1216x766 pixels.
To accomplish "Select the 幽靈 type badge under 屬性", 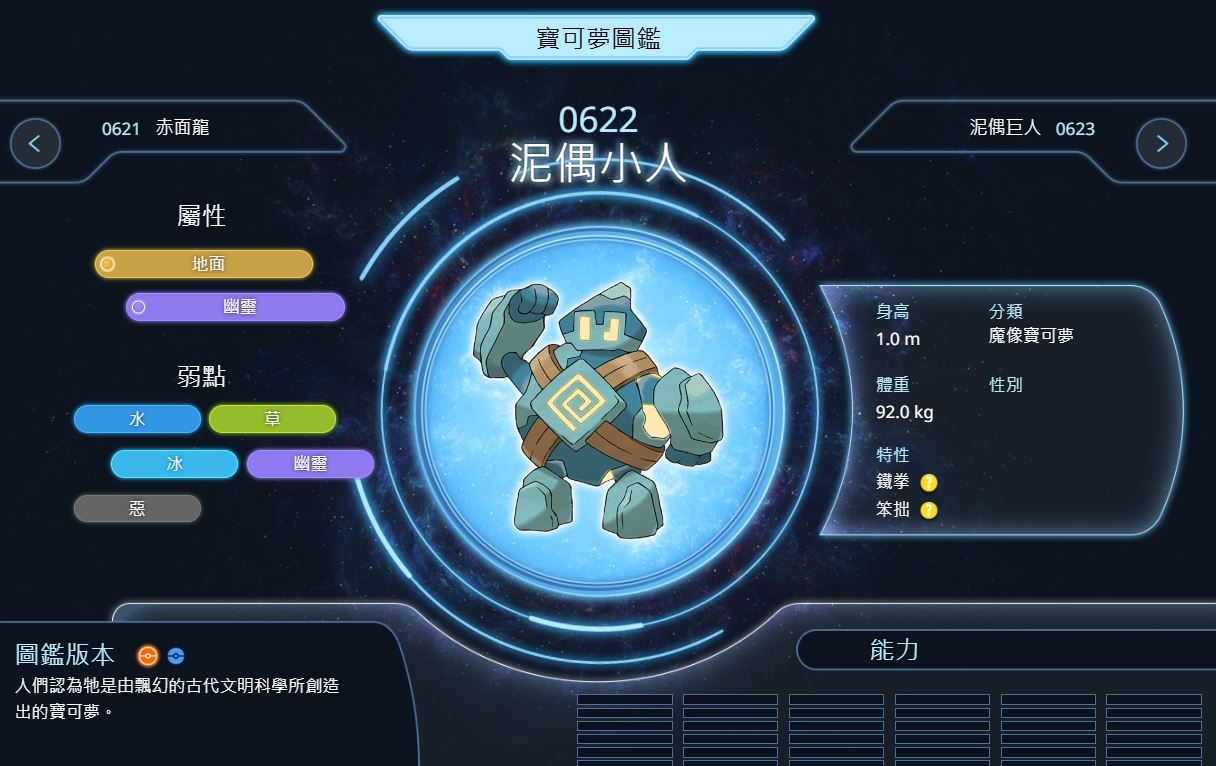I will click(x=235, y=307).
